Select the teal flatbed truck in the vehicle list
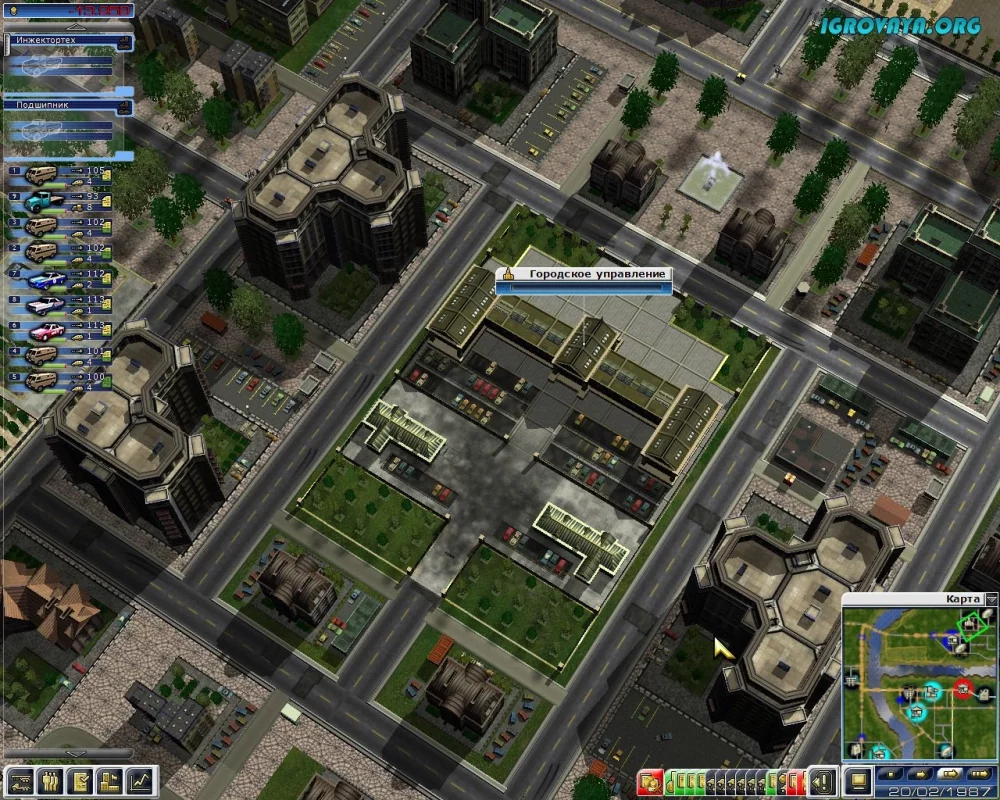 [x=42, y=199]
